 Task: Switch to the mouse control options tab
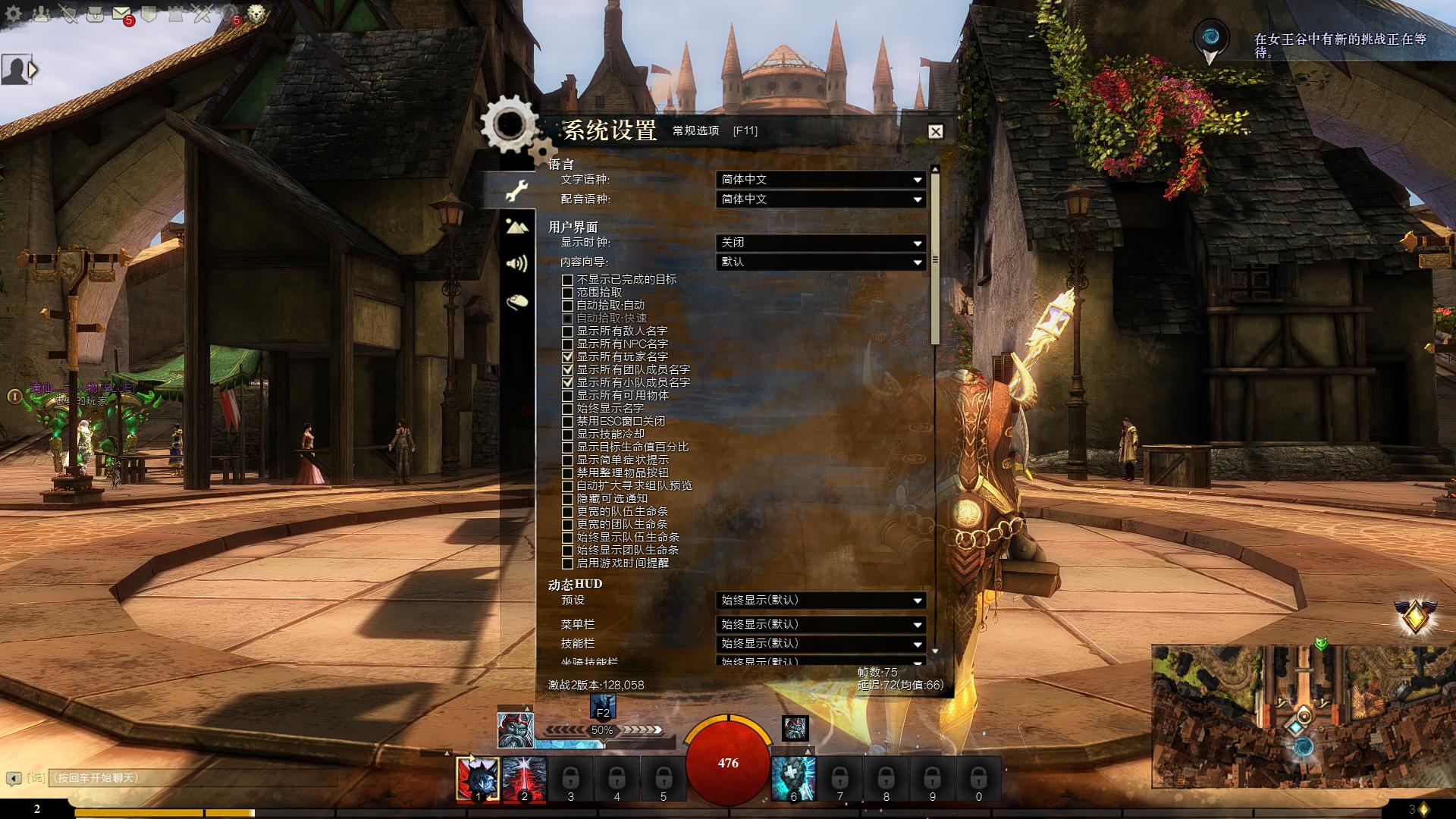517,302
